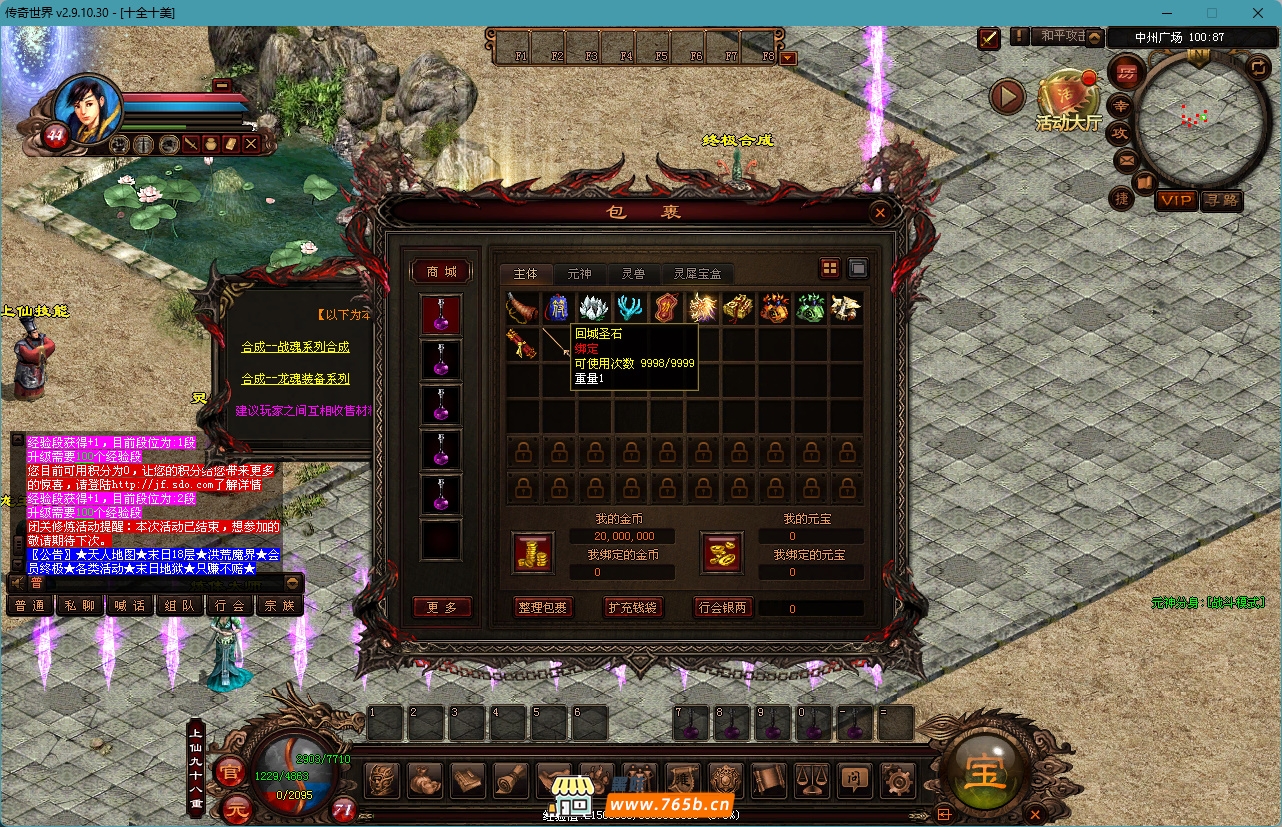Close the game window from the title bar
This screenshot has width=1282, height=827.
coord(1256,13)
